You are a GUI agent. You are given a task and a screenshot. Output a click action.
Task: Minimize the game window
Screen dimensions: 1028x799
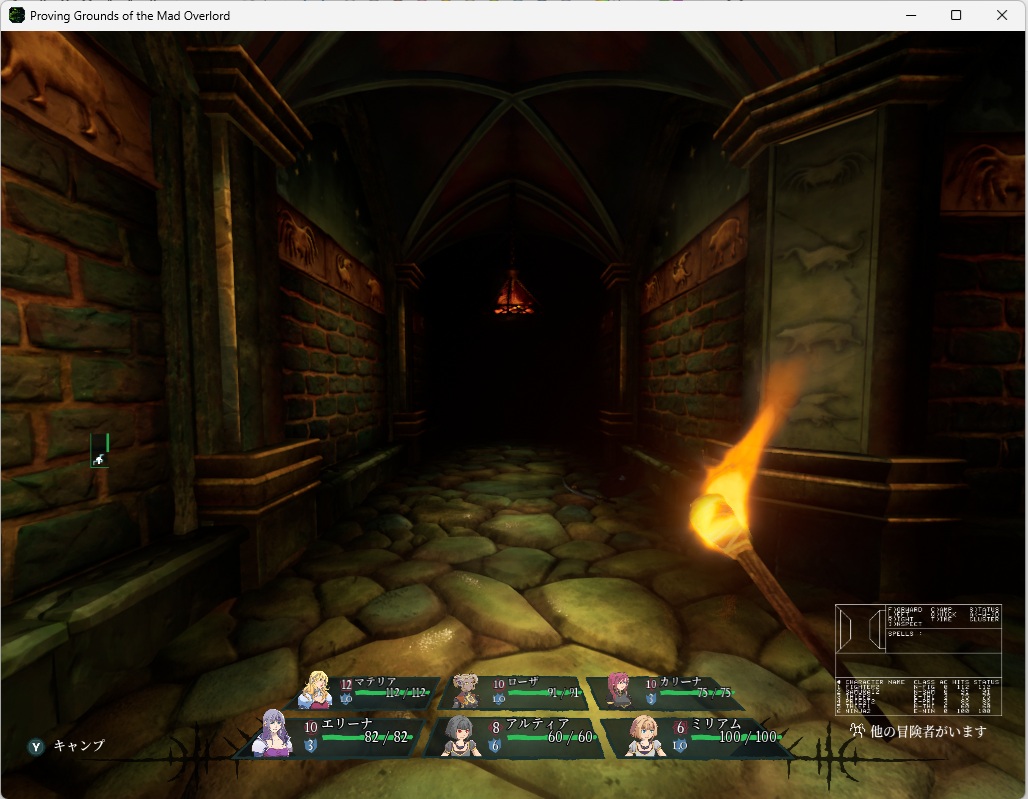point(910,15)
